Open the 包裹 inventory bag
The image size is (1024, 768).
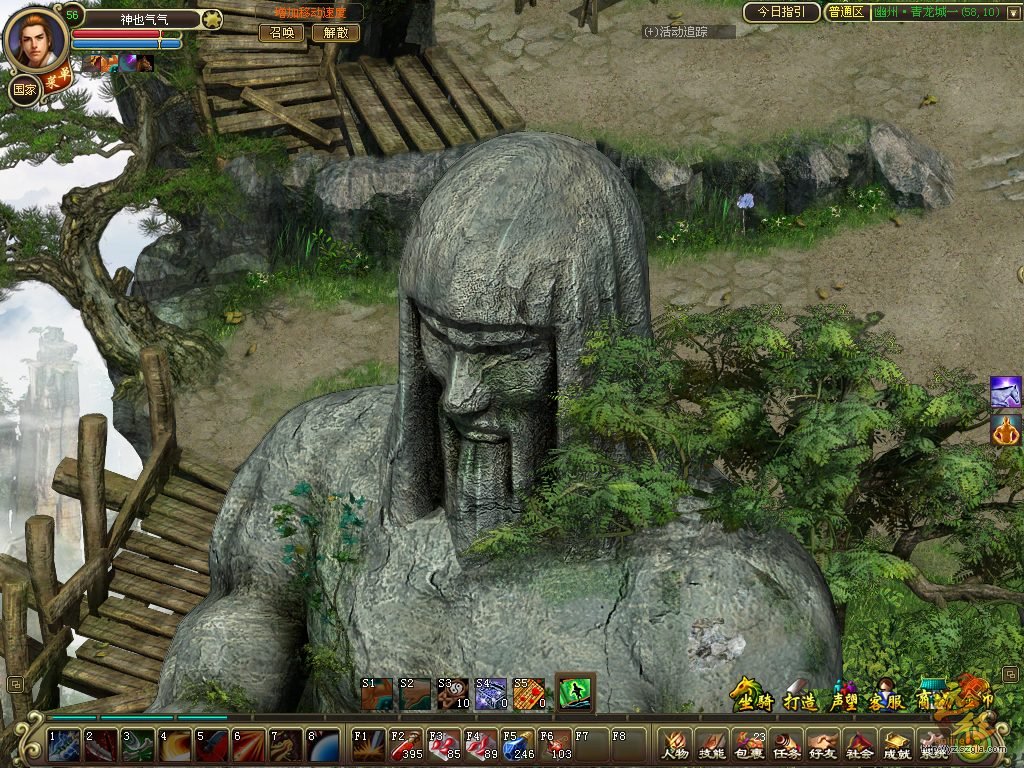(x=749, y=745)
